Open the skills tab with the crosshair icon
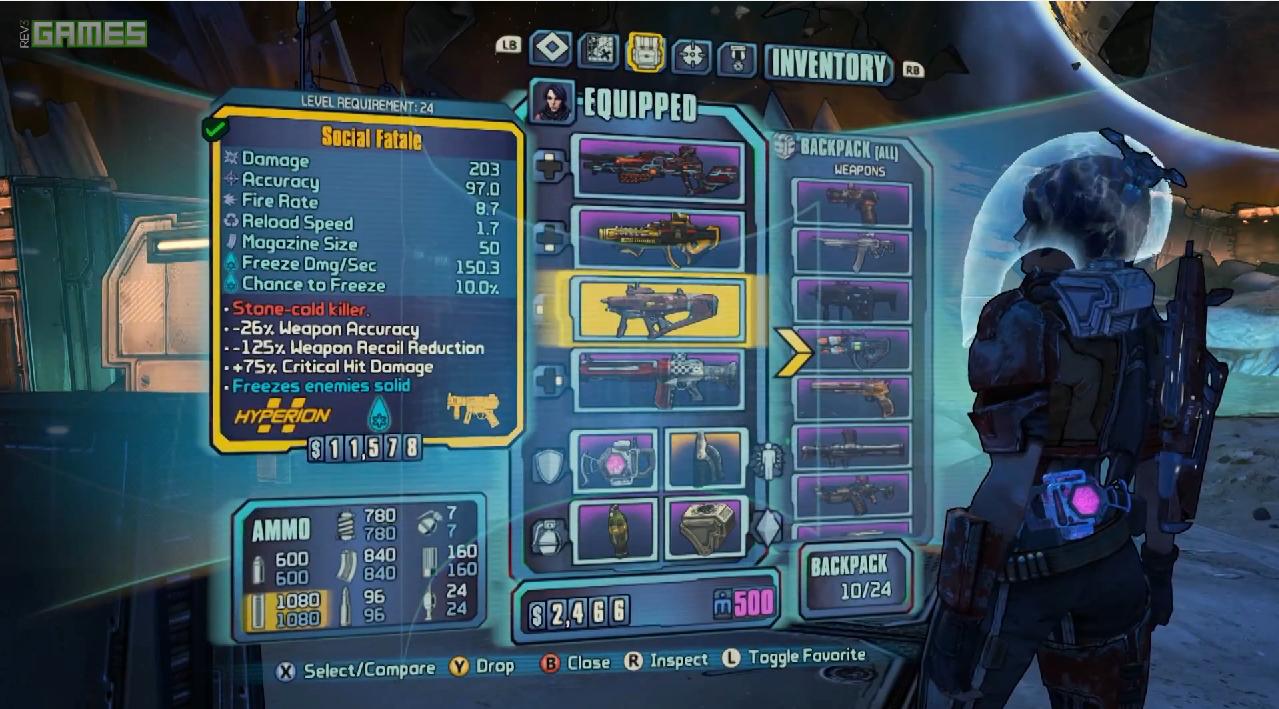1279x709 pixels. tap(692, 54)
